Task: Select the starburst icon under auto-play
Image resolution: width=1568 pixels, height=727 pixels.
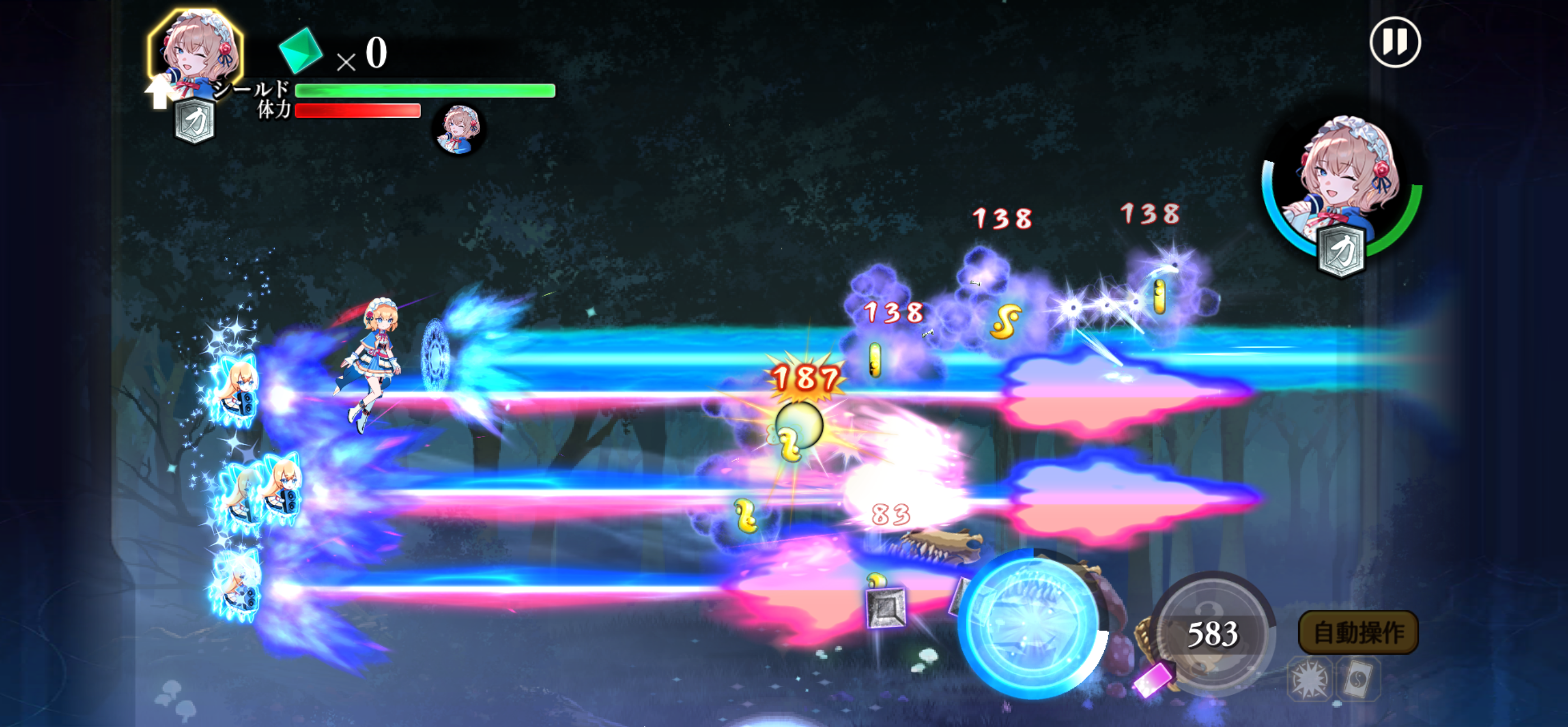Action: [x=1309, y=679]
